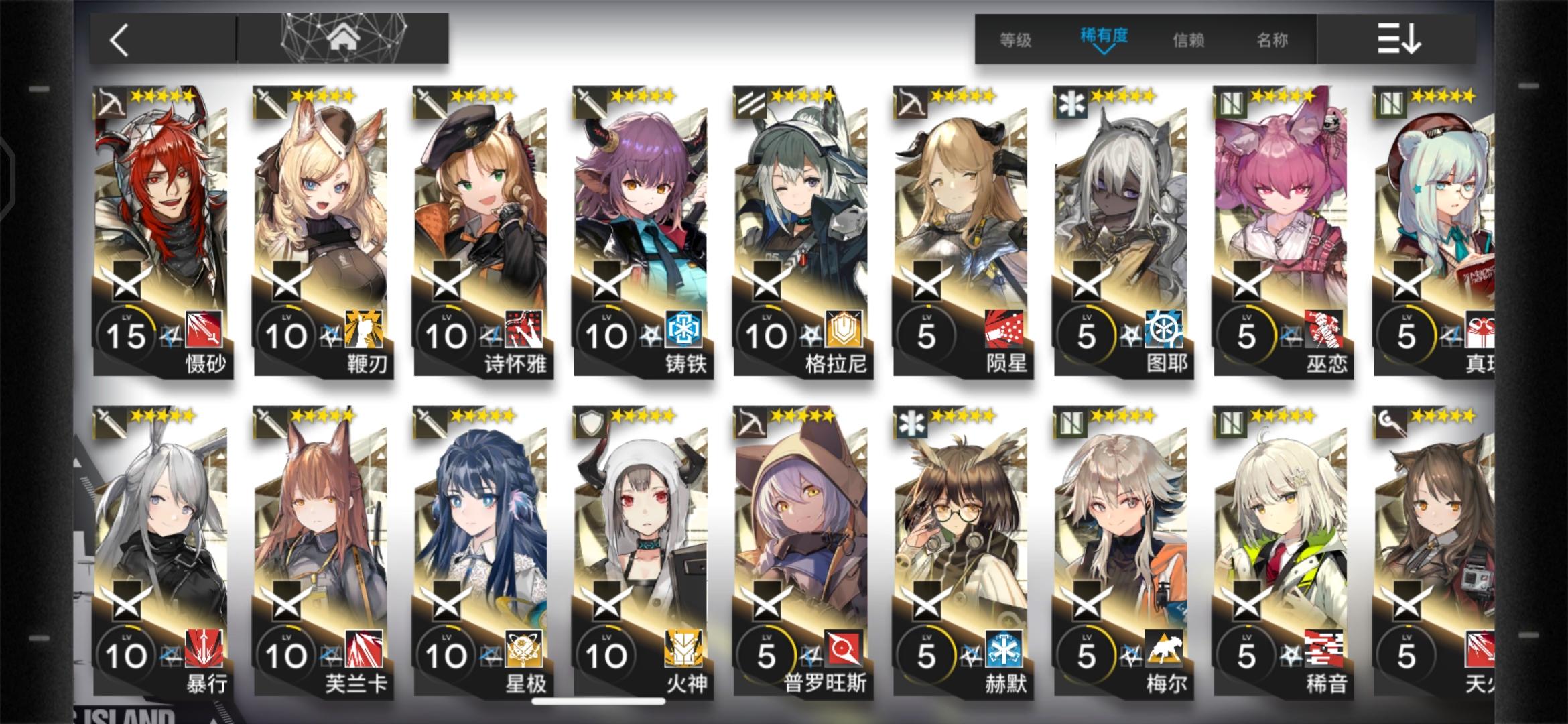The width and height of the screenshot is (1568, 724).
Task: Select the home base icon at top
Action: click(x=342, y=37)
